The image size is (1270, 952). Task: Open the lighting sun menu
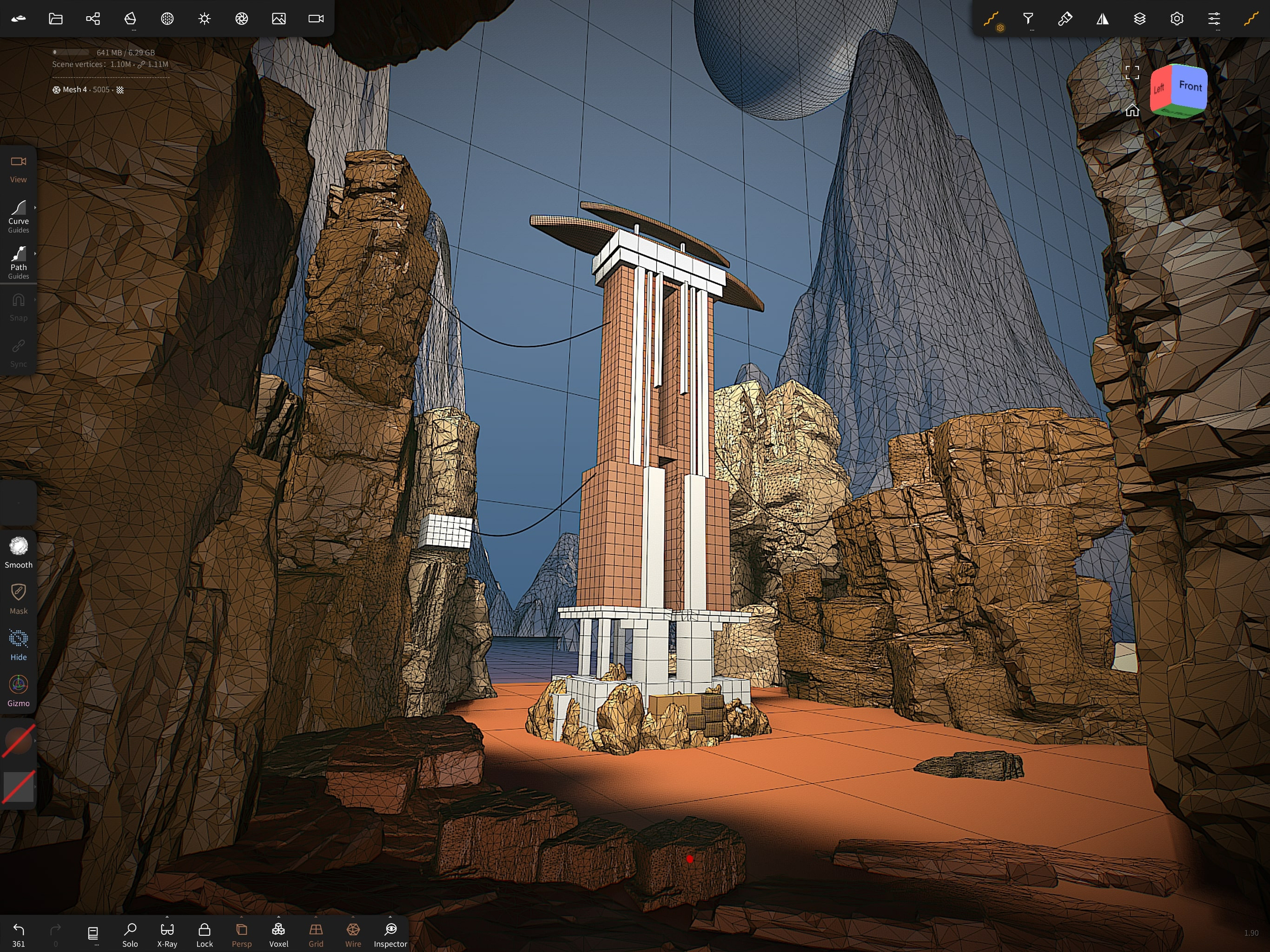204,19
